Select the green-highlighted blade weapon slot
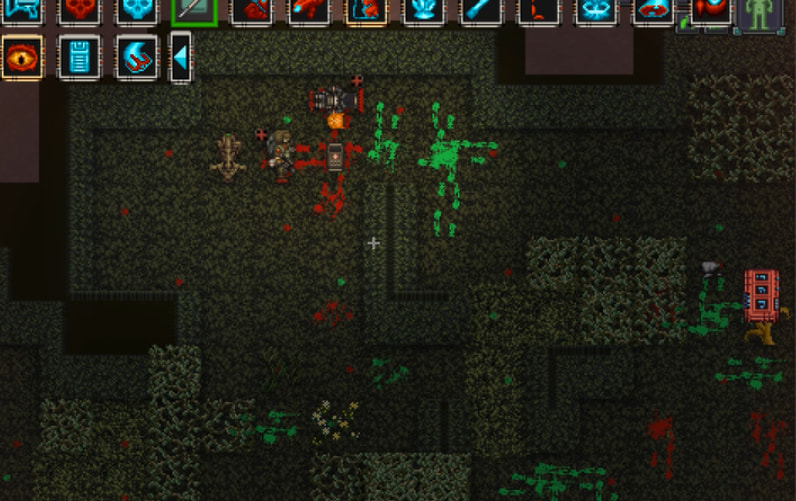This screenshot has height=501, width=796. click(x=194, y=11)
